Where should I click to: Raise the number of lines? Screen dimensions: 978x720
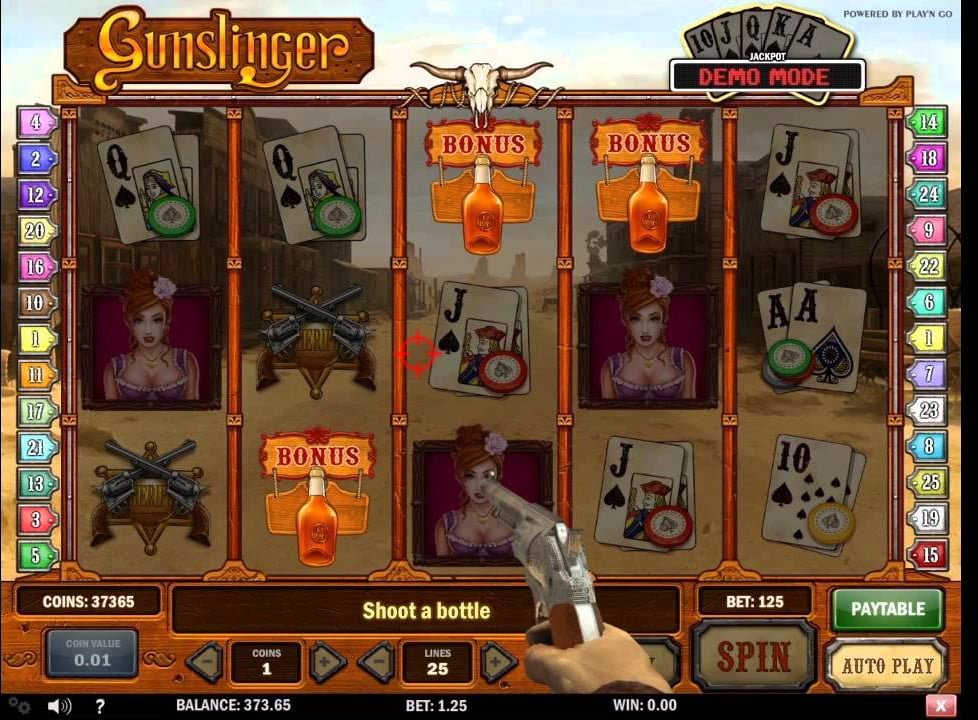point(498,662)
